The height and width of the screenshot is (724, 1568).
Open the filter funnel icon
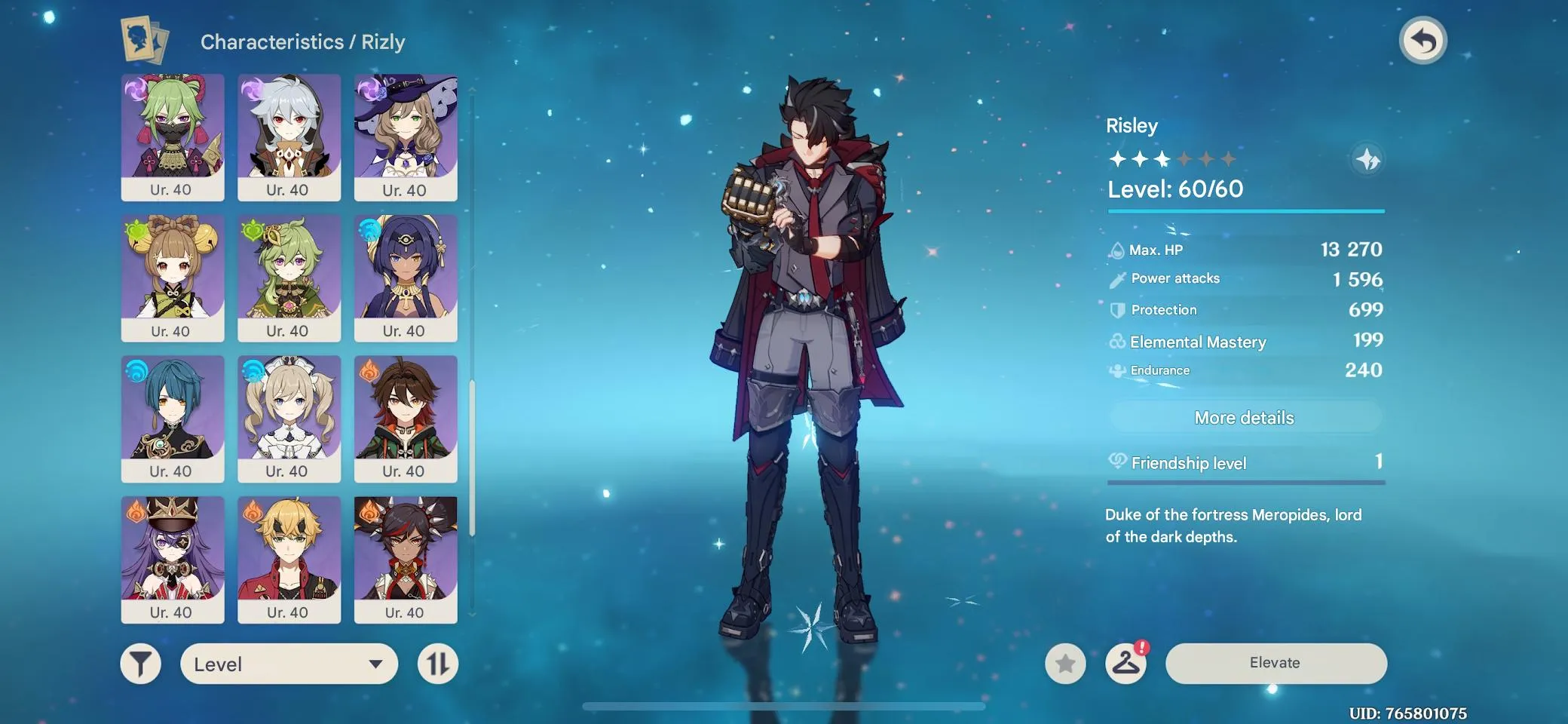(x=139, y=664)
